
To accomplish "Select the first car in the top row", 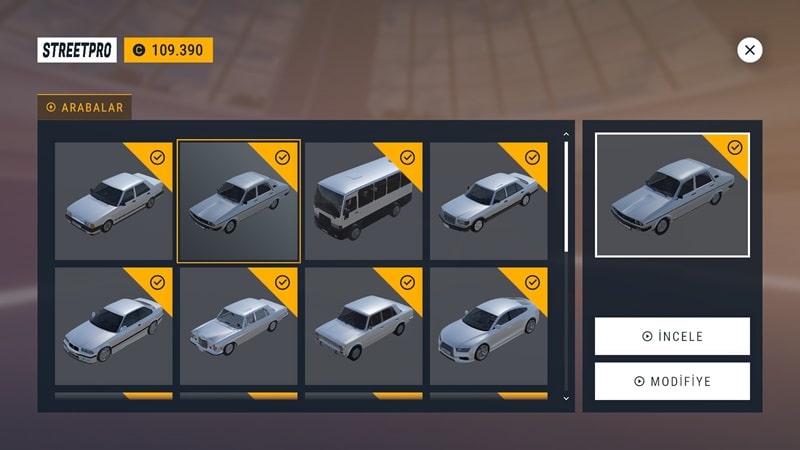I will pos(113,201).
